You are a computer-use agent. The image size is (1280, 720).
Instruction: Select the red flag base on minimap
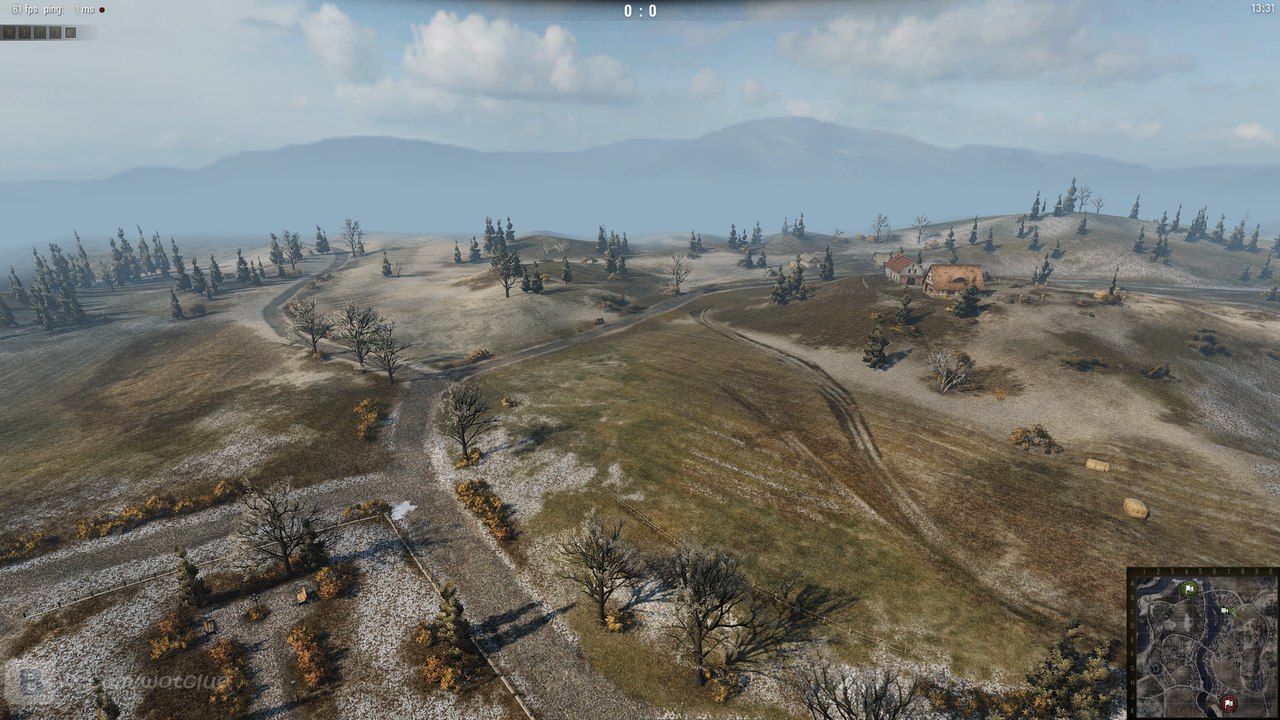point(1229,704)
